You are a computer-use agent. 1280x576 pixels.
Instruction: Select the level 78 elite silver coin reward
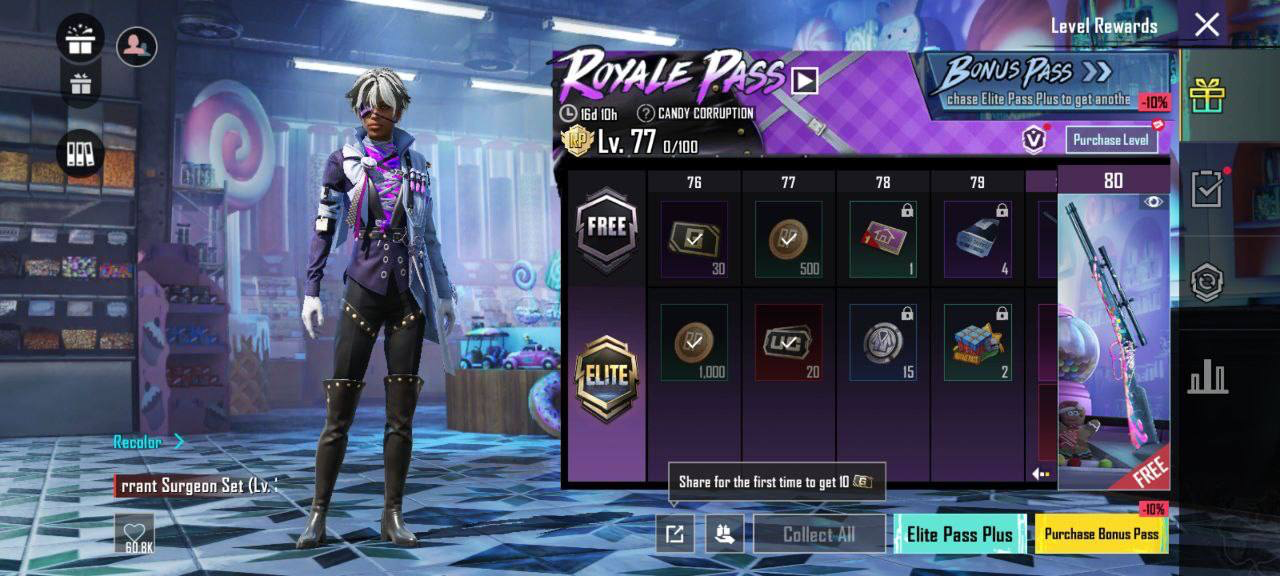[x=883, y=343]
